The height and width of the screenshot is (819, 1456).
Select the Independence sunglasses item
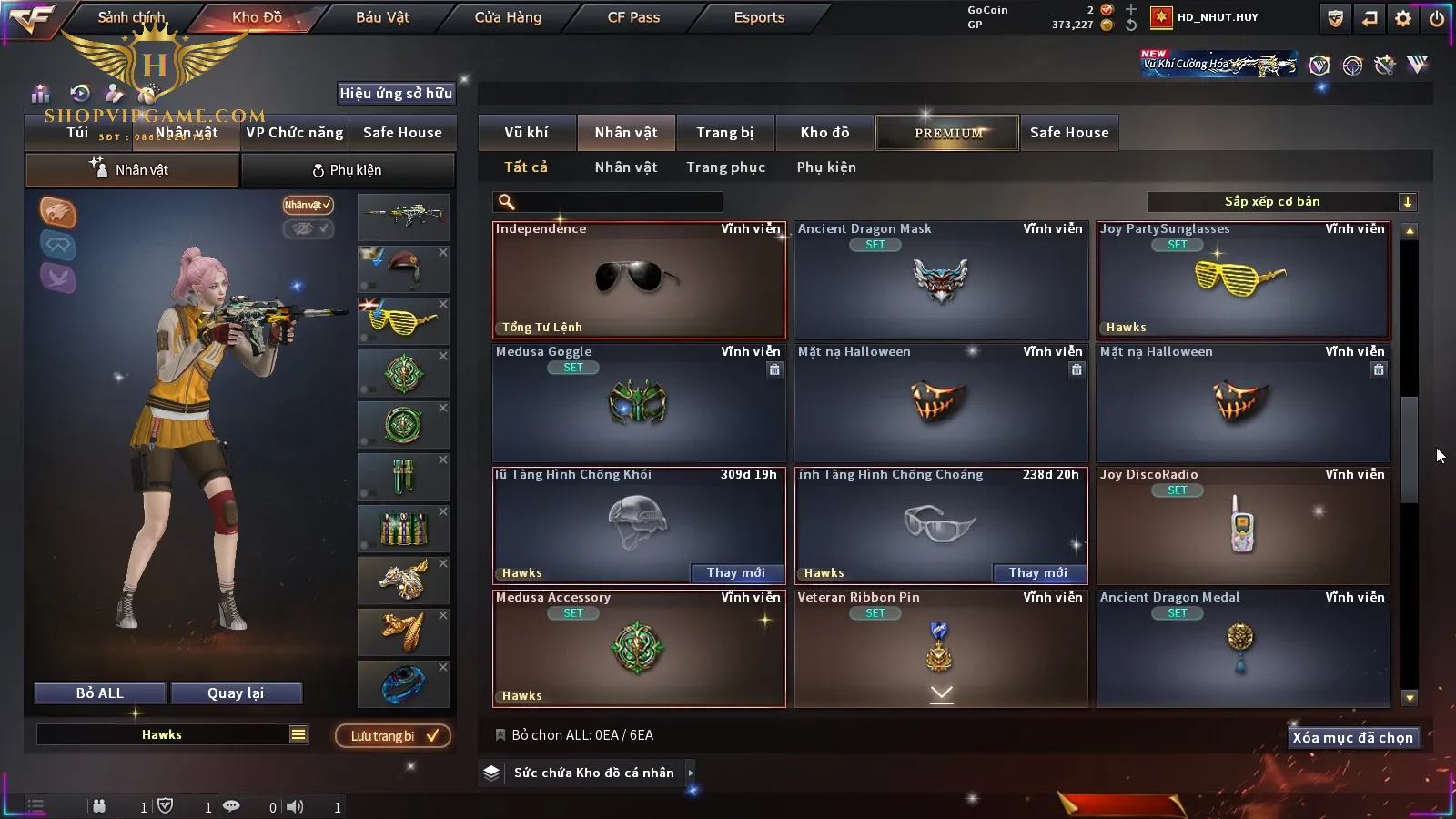tap(639, 280)
